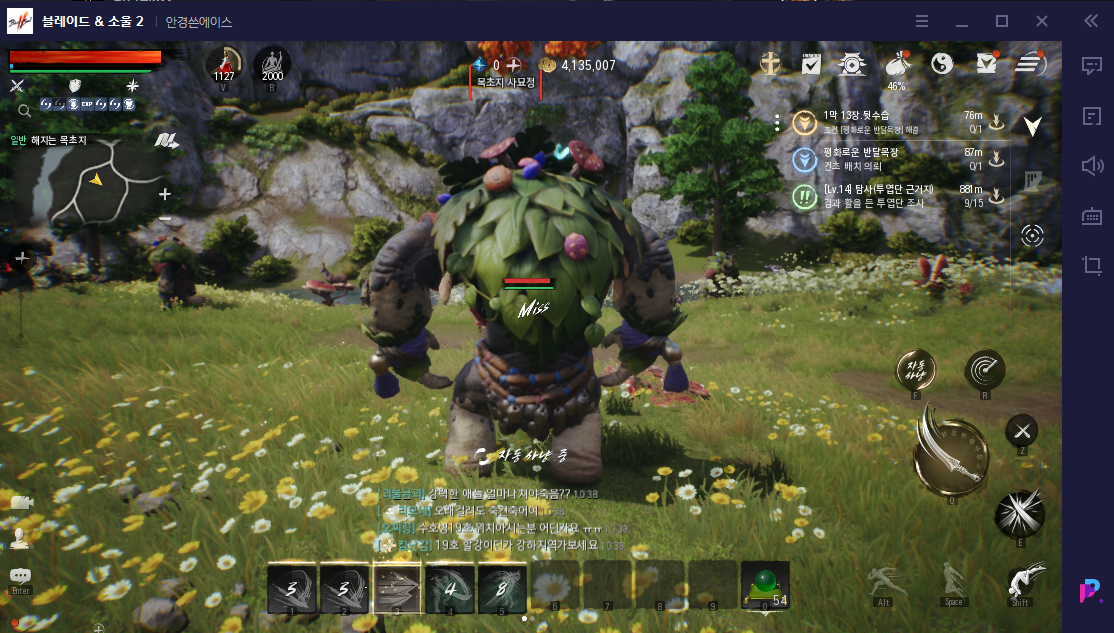This screenshot has width=1114, height=633.
Task: Activate the main sword attack skill
Action: coord(951,455)
